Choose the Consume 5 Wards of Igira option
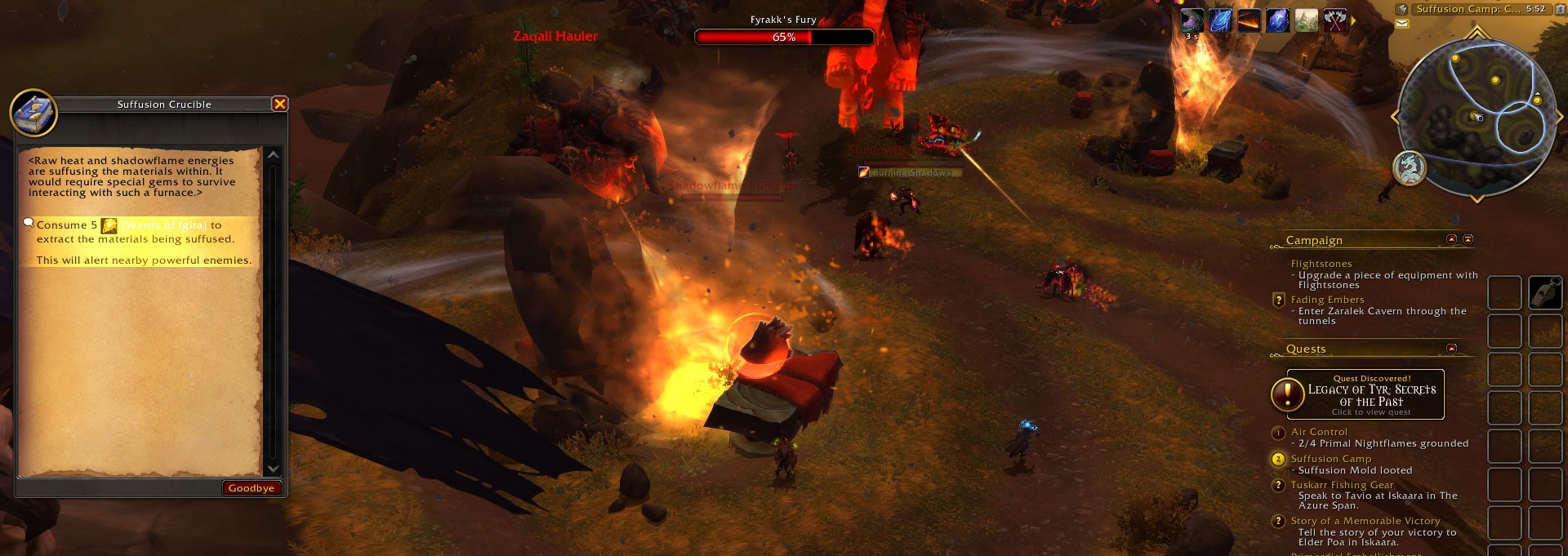The height and width of the screenshot is (556, 1568). point(135,232)
